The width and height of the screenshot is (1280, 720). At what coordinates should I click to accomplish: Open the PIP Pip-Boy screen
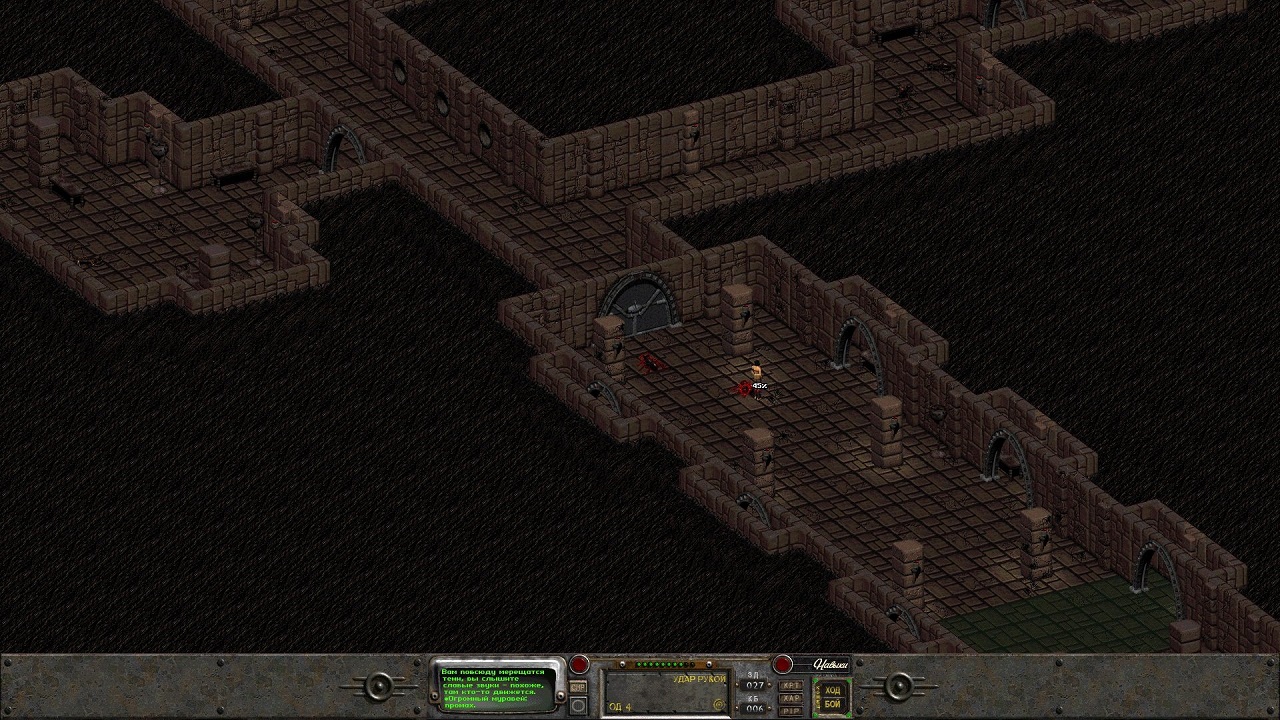790,710
